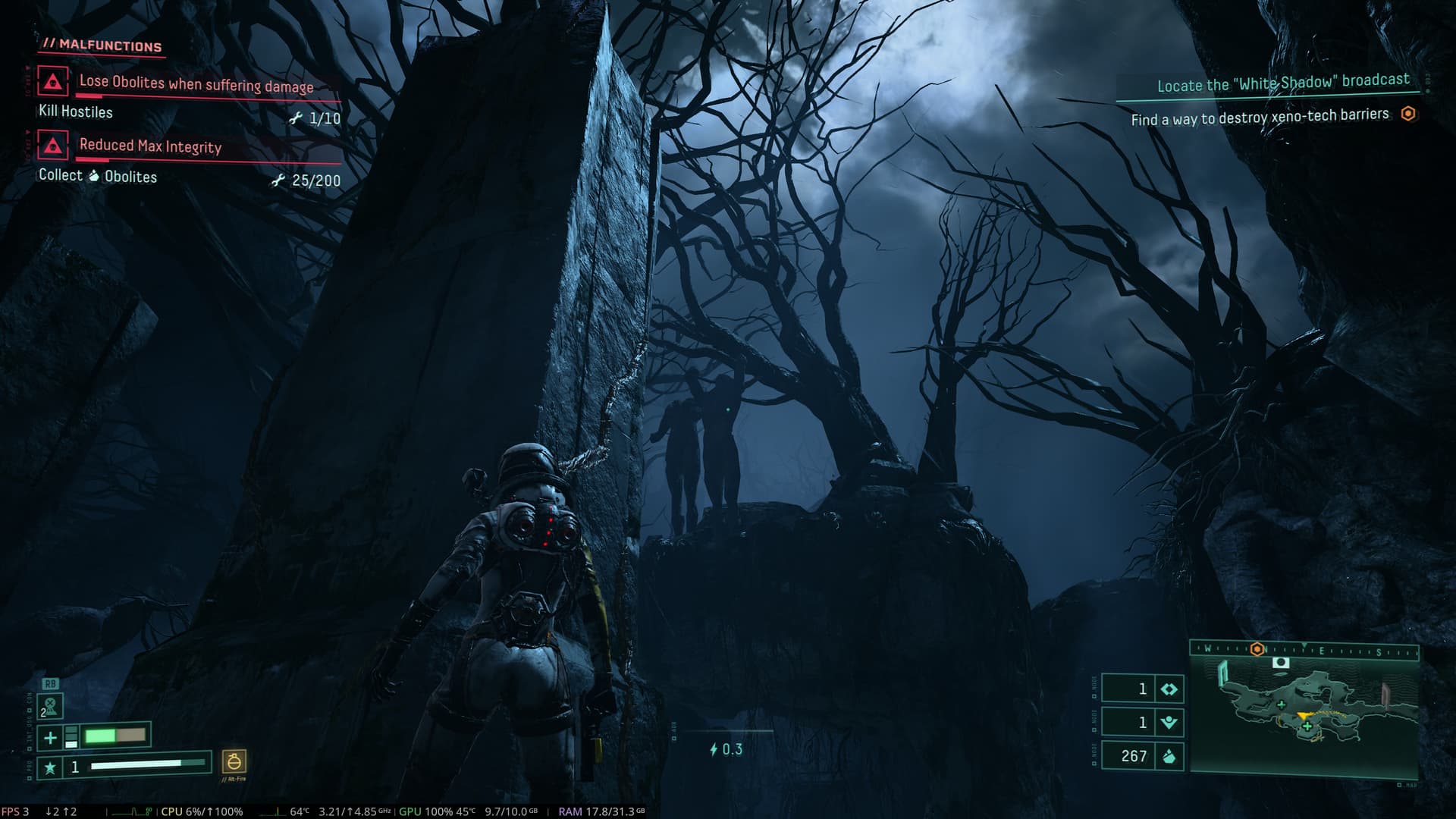The image size is (1456, 819).
Task: Click the plus-shaped integrity icon
Action: pyautogui.click(x=50, y=737)
